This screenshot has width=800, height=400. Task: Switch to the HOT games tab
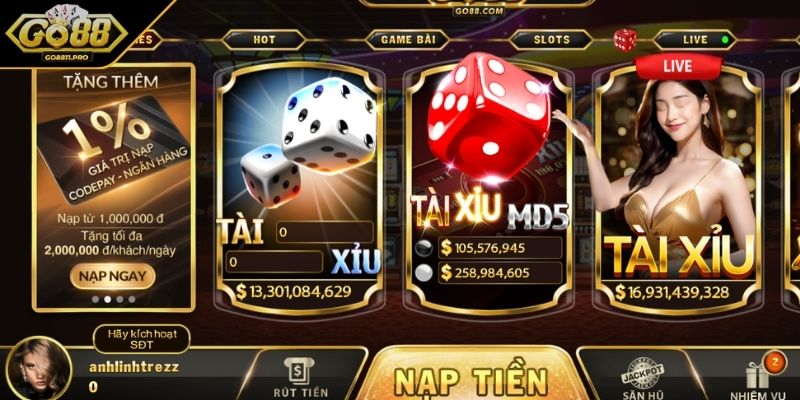[264, 40]
